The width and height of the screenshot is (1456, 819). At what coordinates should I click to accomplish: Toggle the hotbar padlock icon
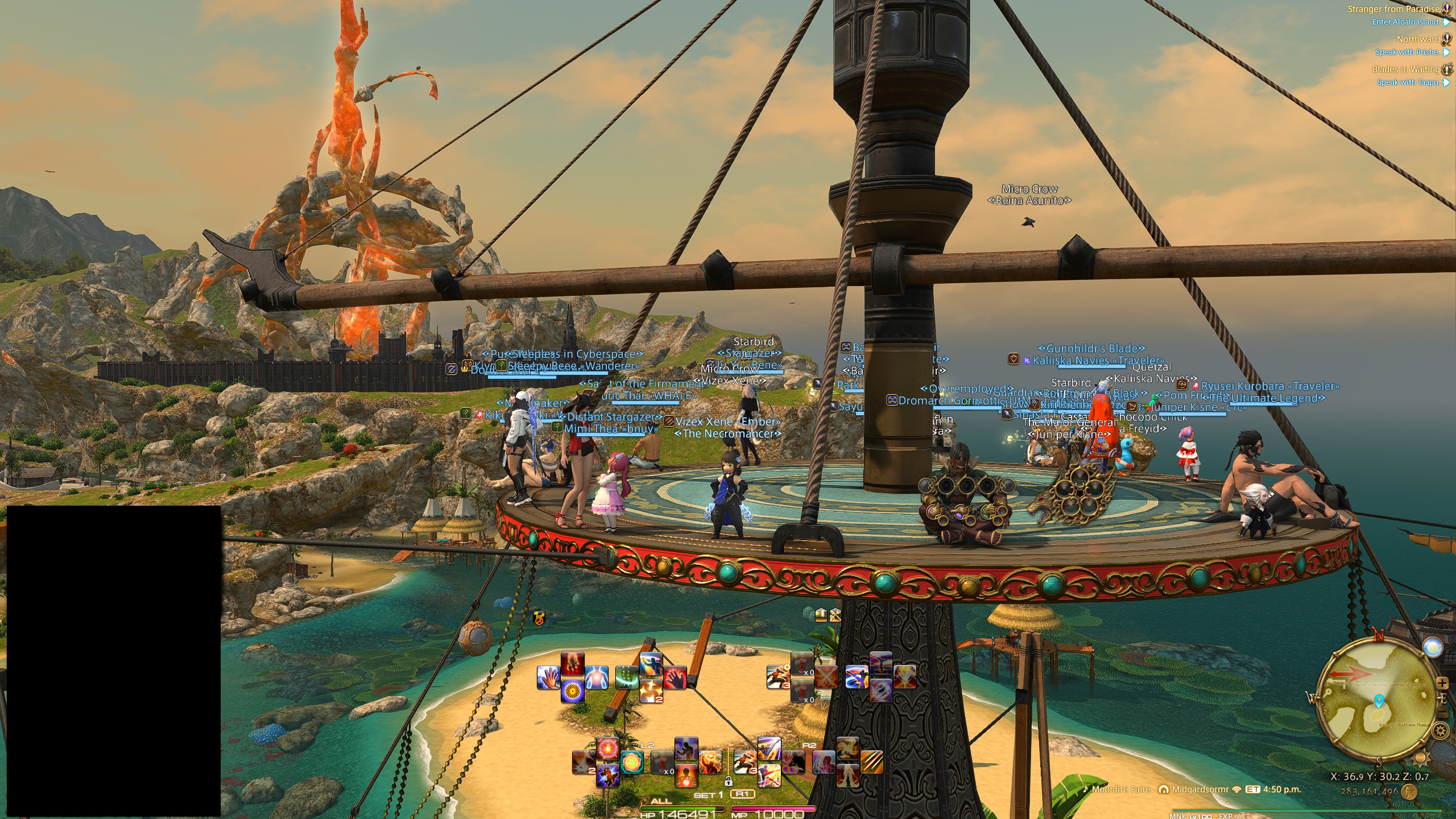(728, 781)
